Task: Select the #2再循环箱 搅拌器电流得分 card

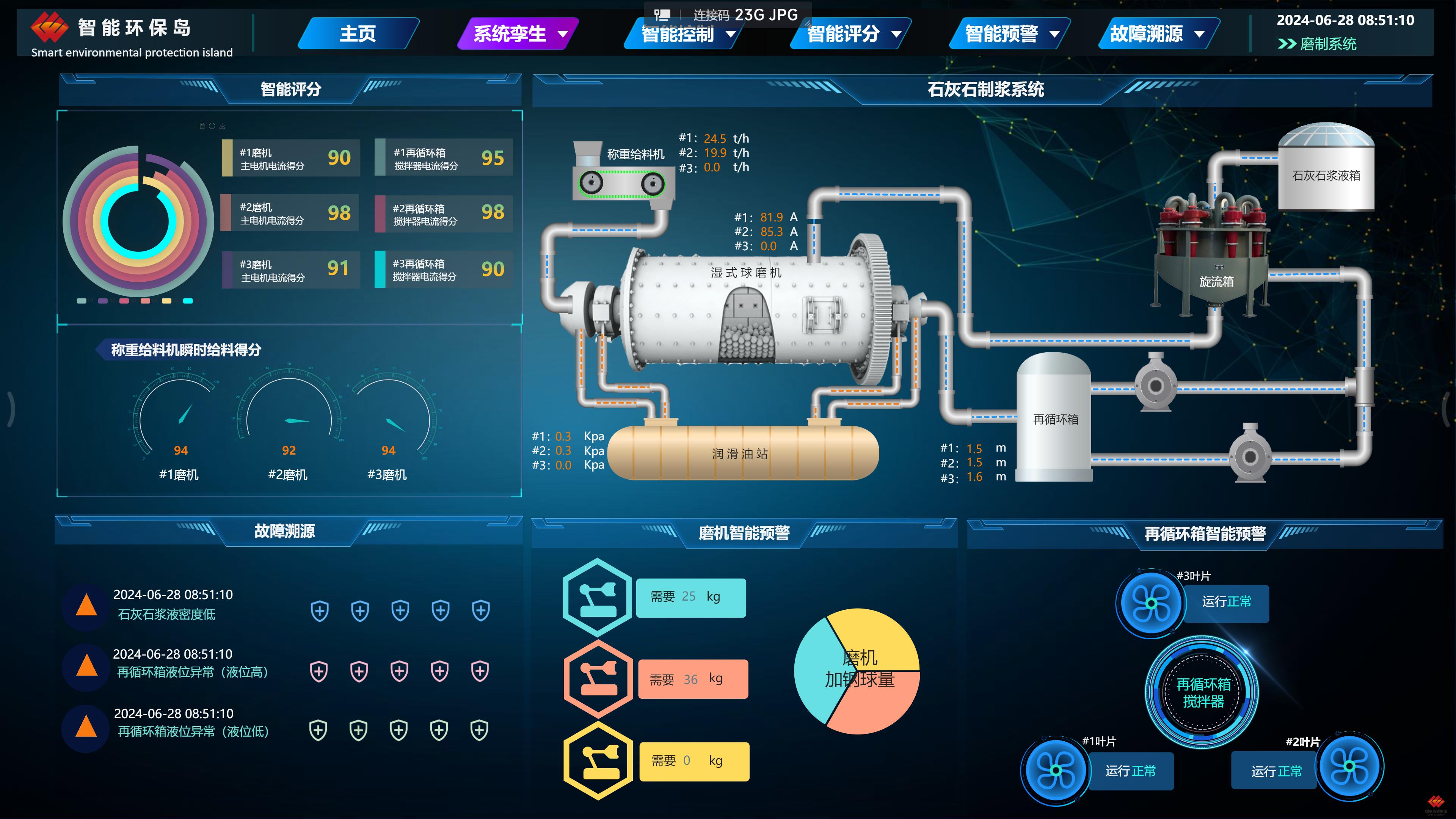Action: (444, 213)
